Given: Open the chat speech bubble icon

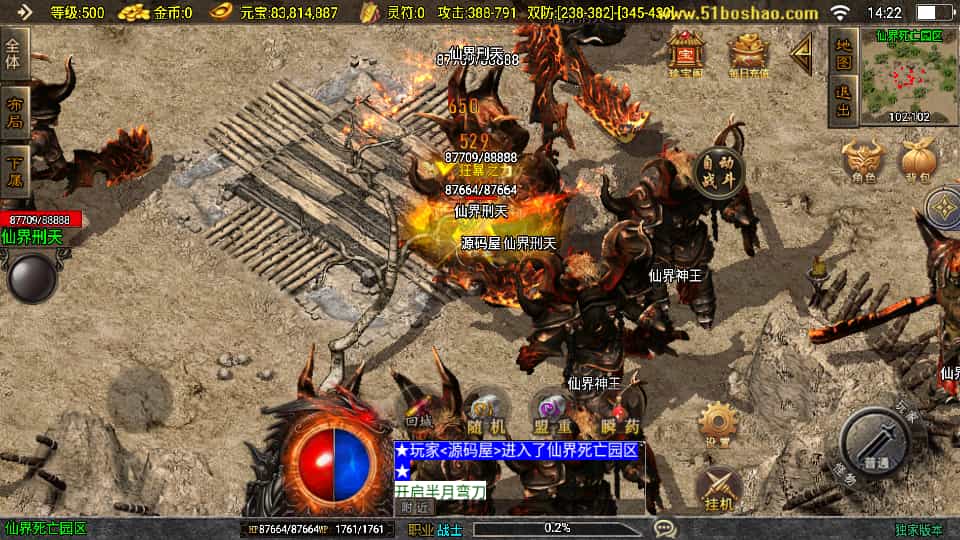Looking at the screenshot, I should pyautogui.click(x=664, y=528).
